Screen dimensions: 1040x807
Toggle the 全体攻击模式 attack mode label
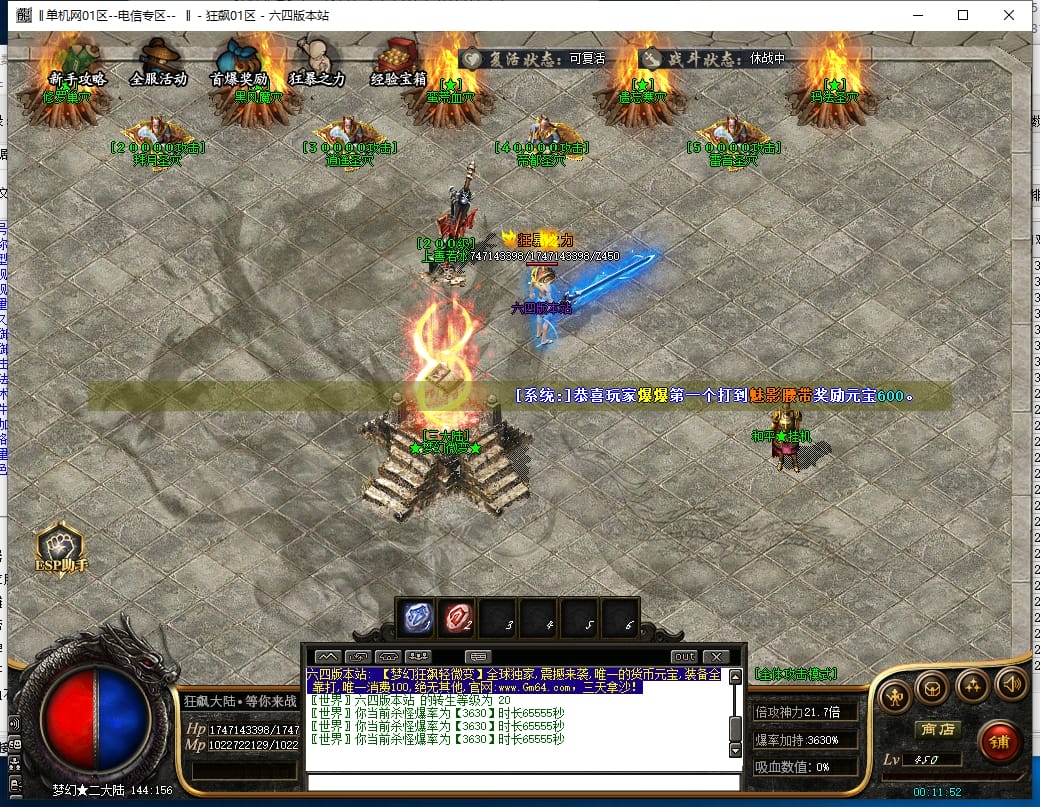coord(795,674)
